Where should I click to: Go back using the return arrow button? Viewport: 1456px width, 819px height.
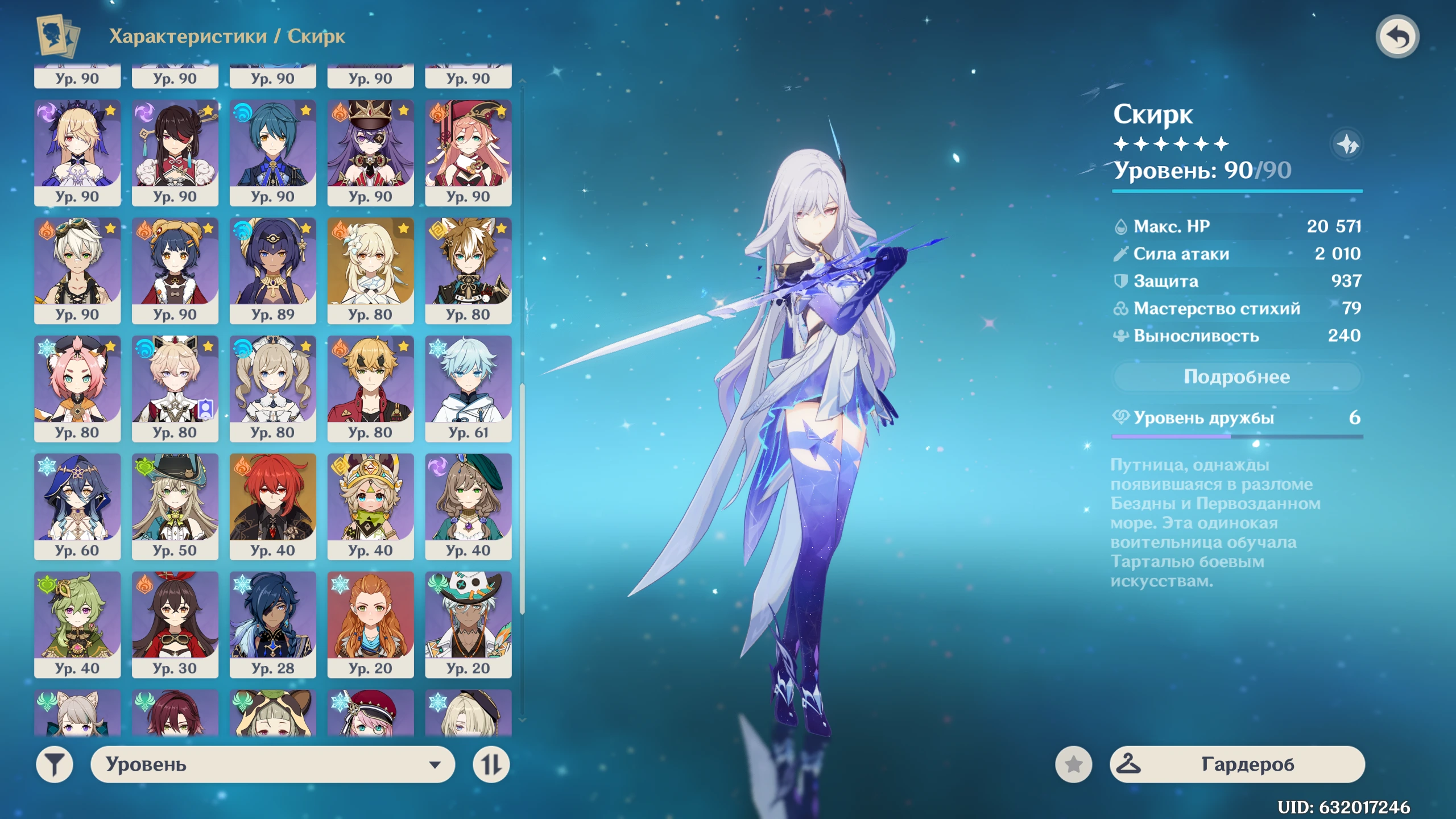1397,37
